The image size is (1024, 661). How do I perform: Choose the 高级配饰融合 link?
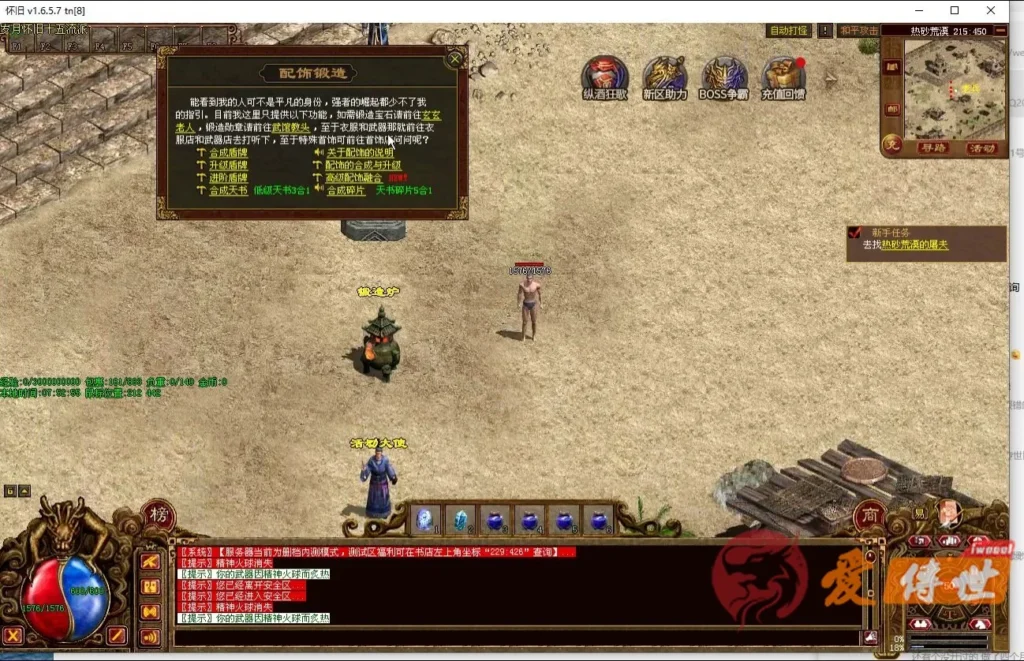click(353, 177)
